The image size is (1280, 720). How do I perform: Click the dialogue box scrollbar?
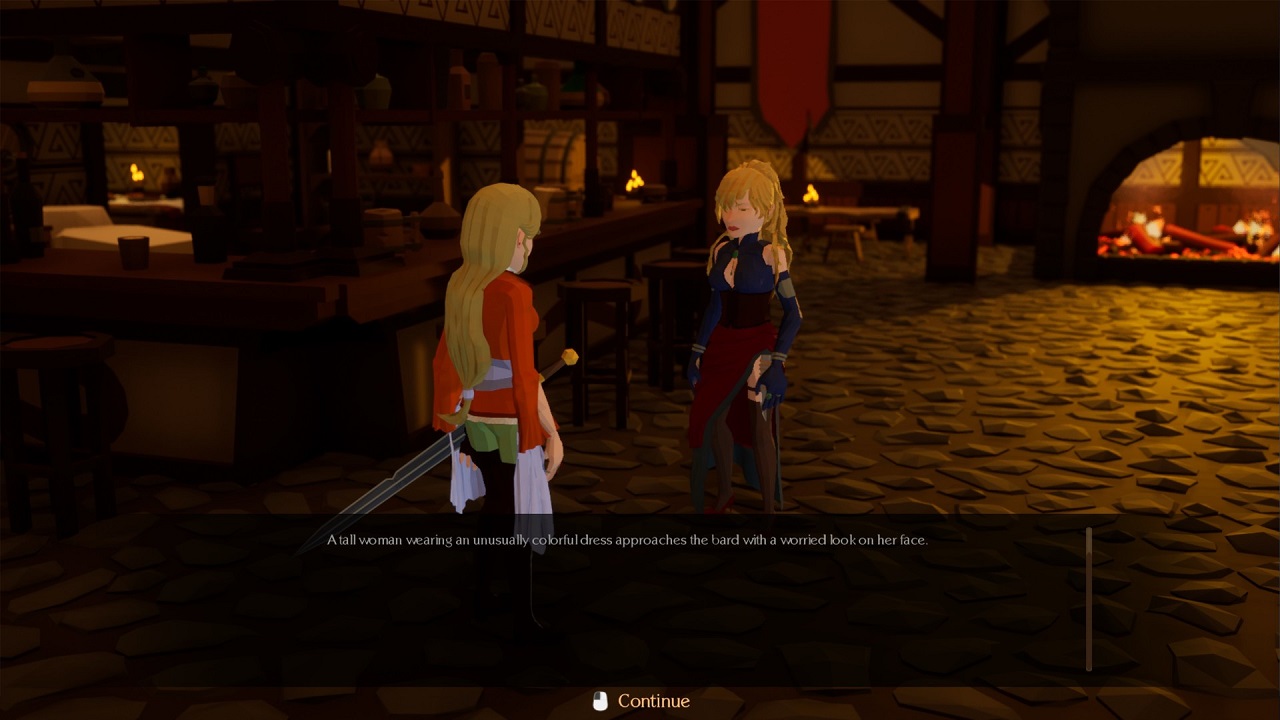tap(1089, 598)
